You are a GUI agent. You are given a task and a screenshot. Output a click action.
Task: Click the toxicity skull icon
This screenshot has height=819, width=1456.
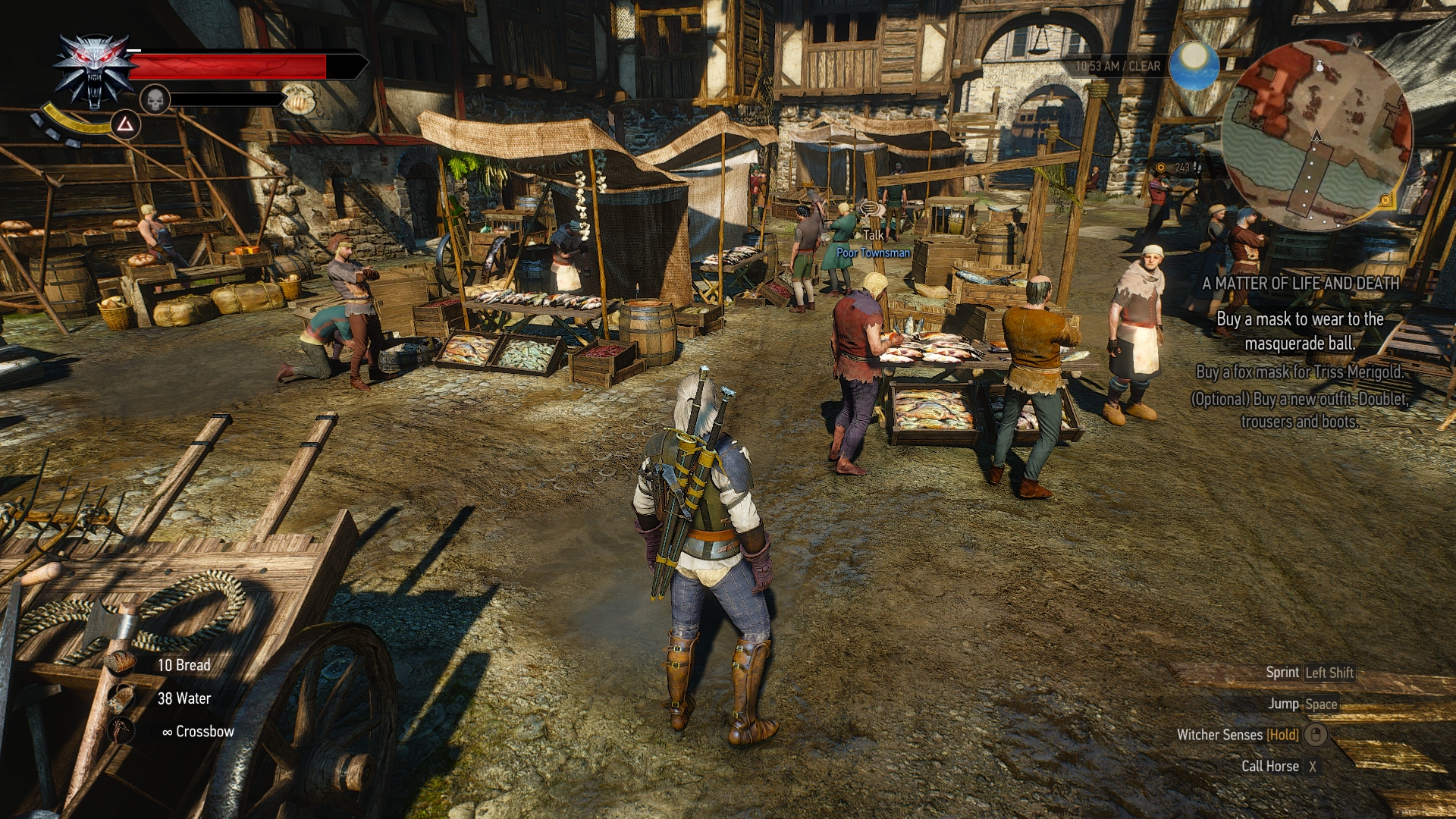(155, 99)
